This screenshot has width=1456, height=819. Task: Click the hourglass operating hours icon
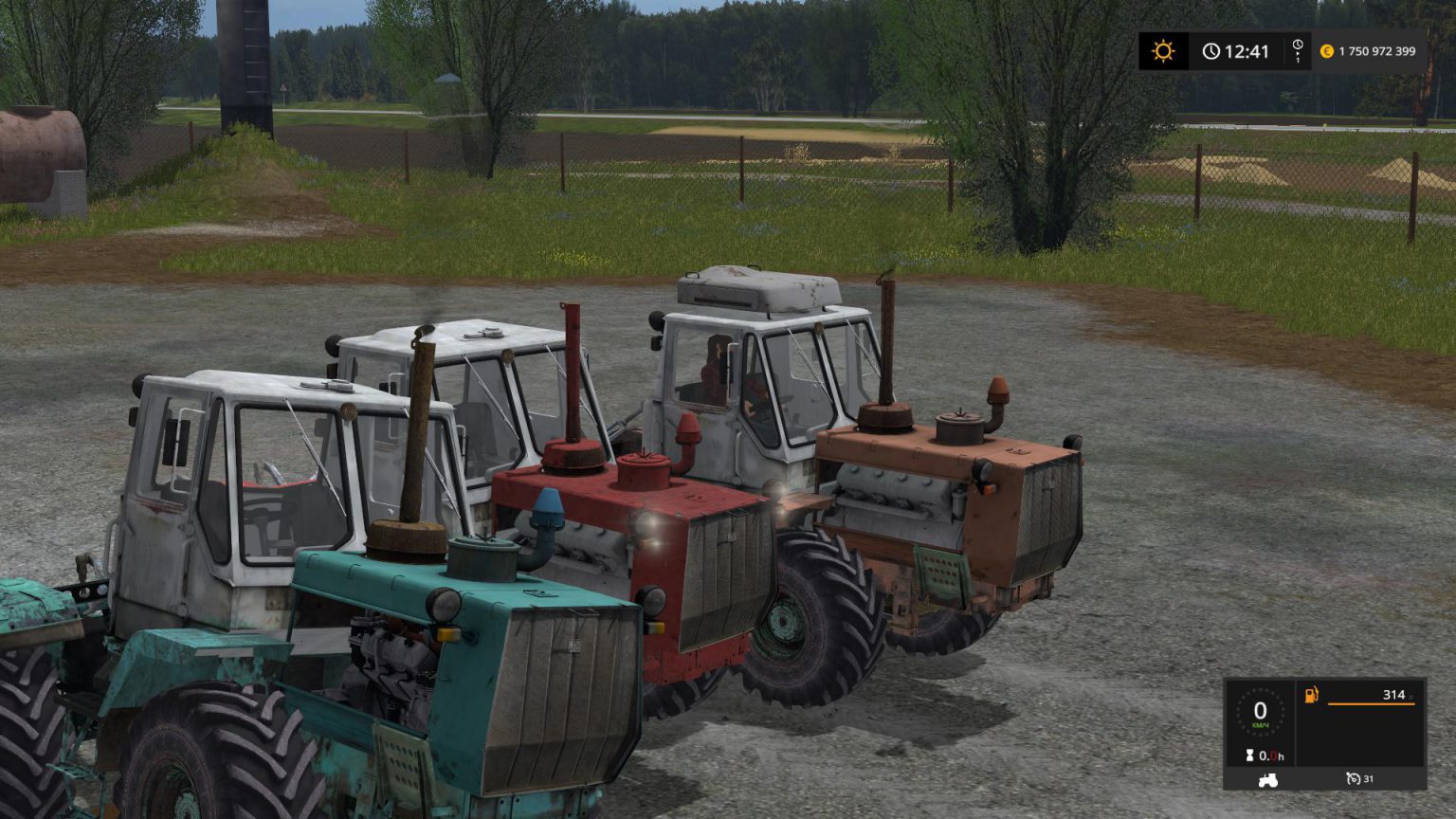(x=1249, y=755)
